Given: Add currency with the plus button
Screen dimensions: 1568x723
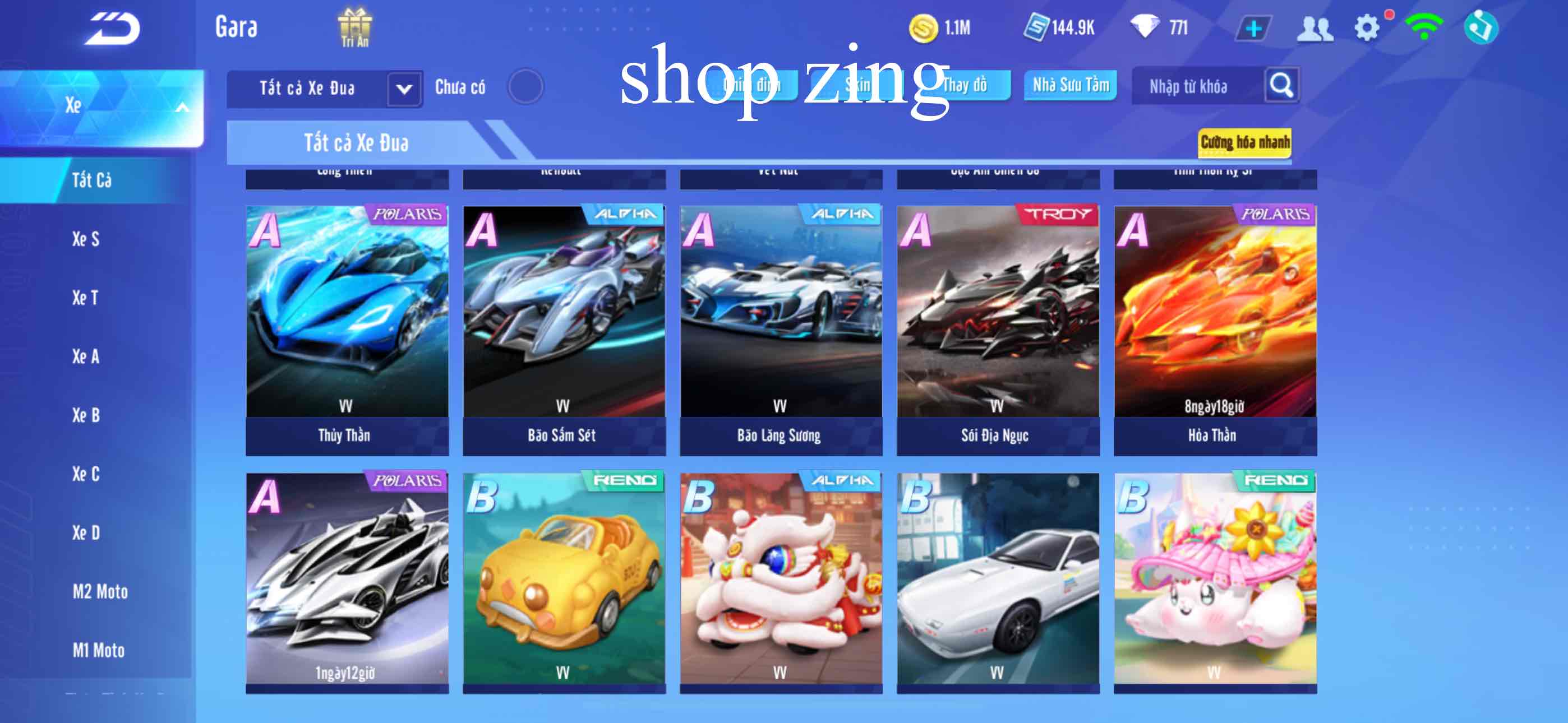Looking at the screenshot, I should (x=1253, y=29).
